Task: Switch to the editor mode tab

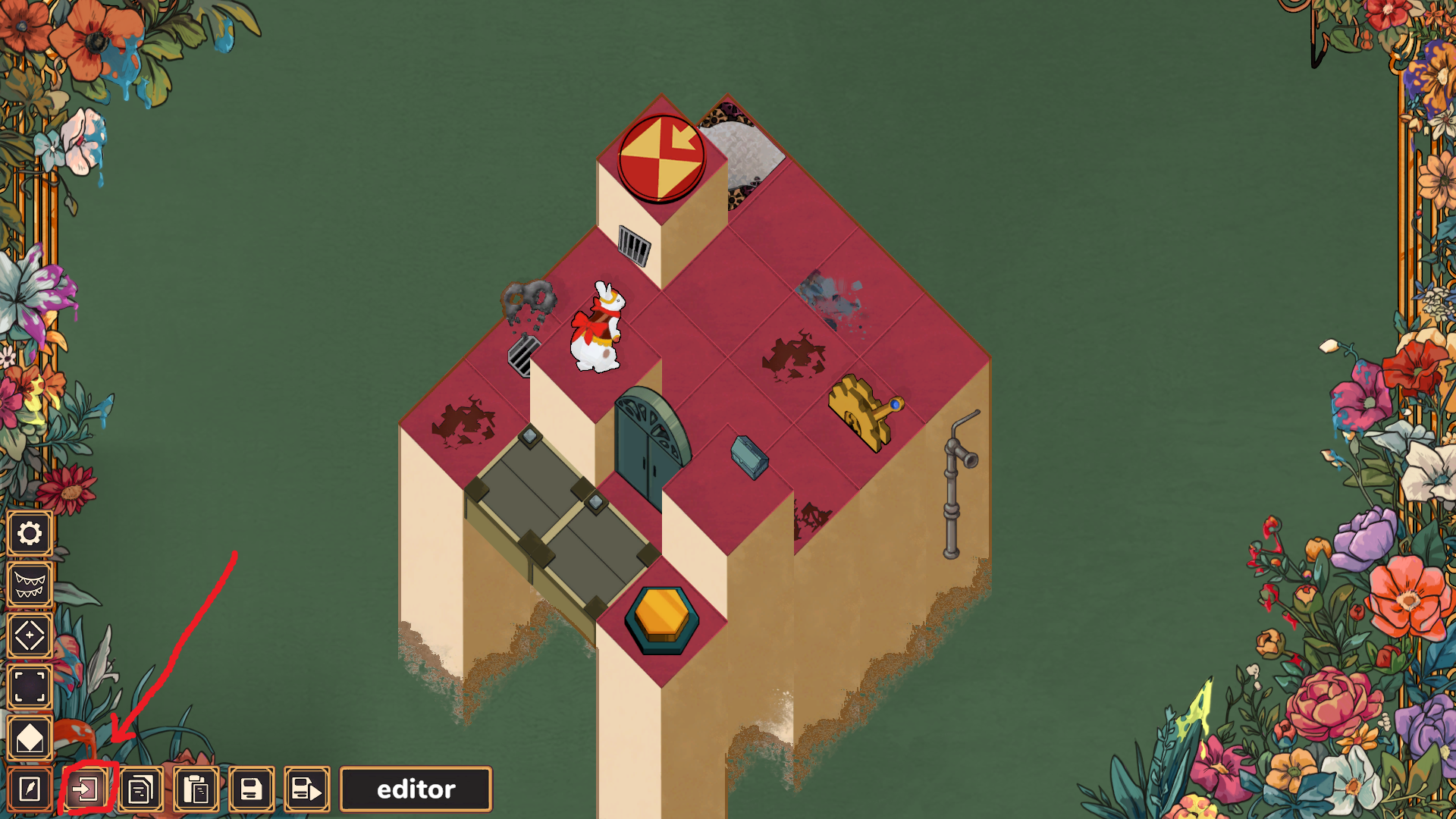Action: click(416, 789)
